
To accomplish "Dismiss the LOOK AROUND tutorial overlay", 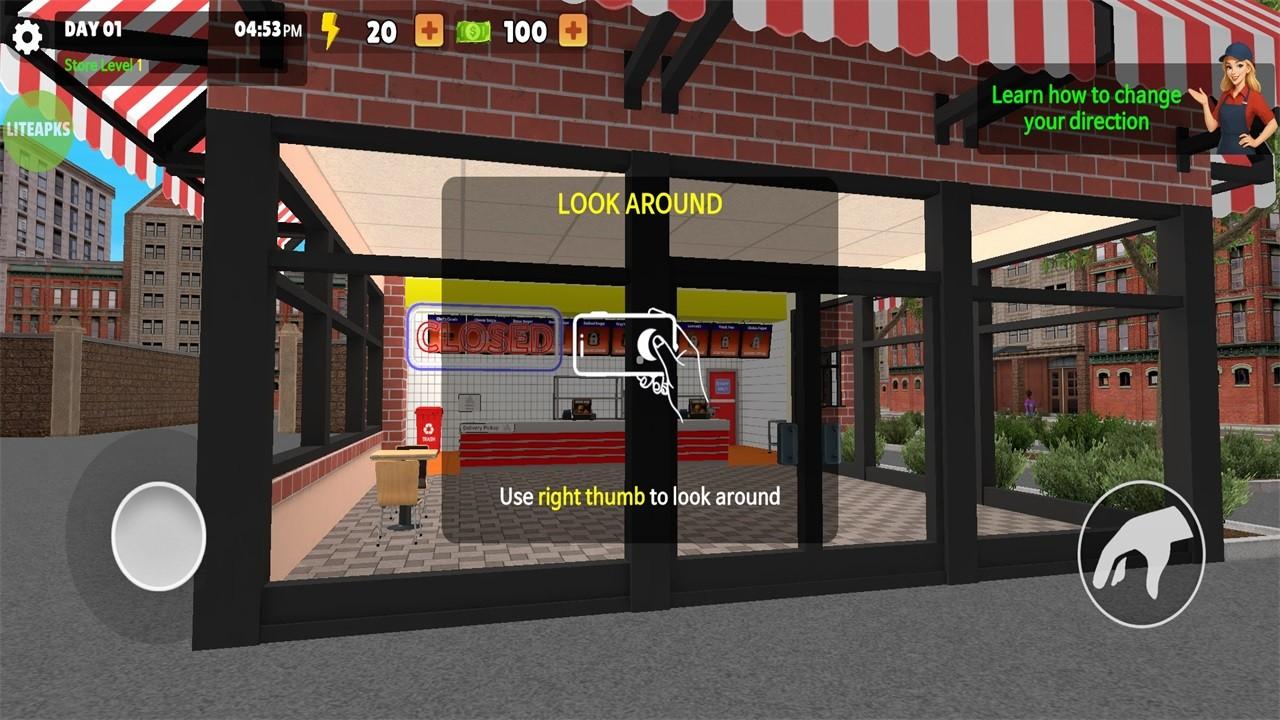I will point(639,205).
